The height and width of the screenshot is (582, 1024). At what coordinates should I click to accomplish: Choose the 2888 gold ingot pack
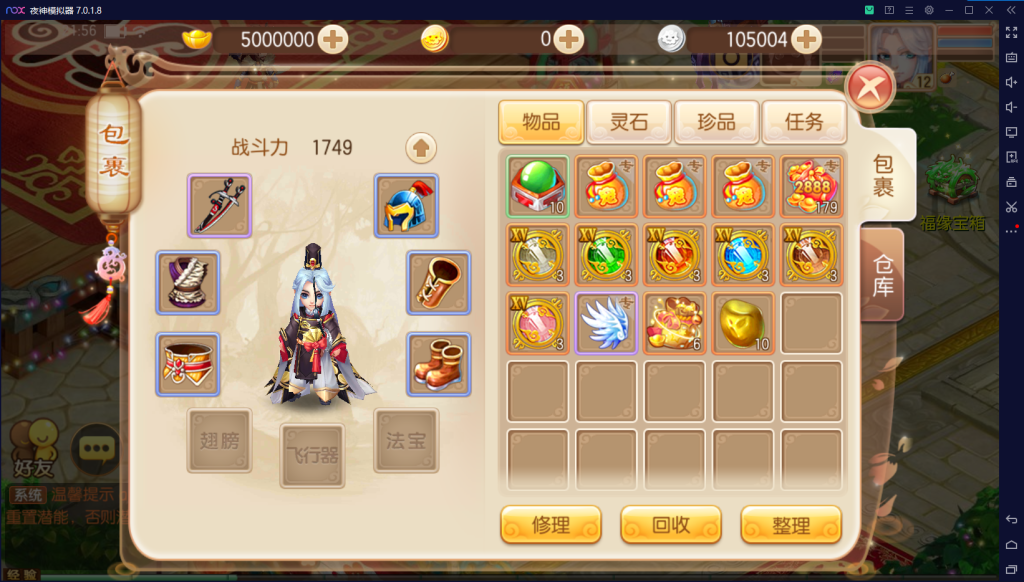811,187
